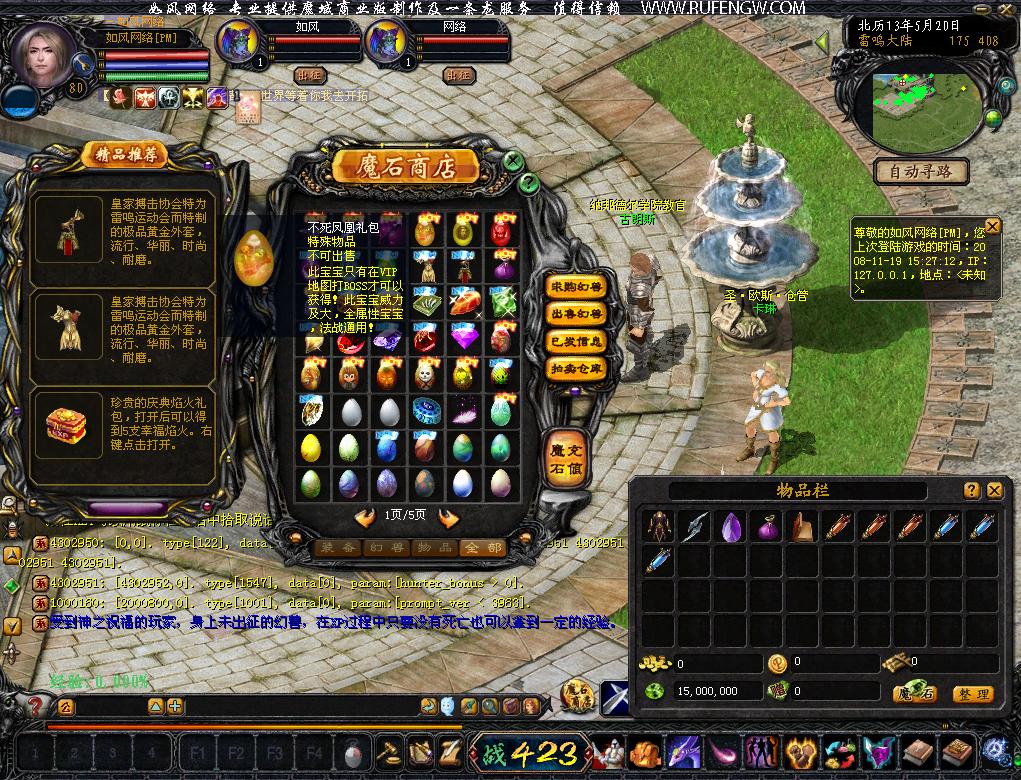Select the purple pouch in inventory
Viewport: 1021px width, 780px height.
[767, 527]
